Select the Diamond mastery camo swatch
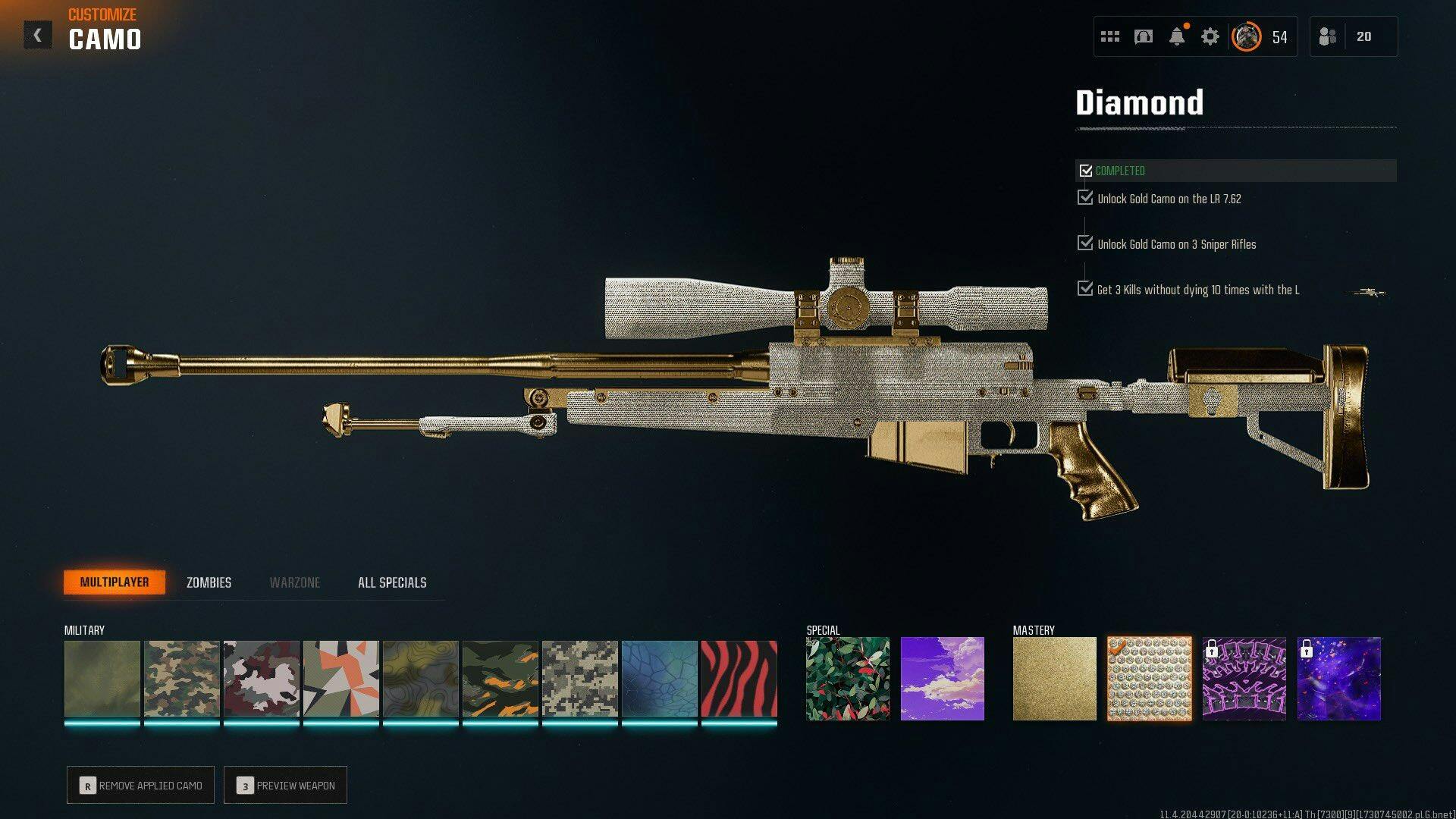The image size is (1456, 819). coord(1149,679)
